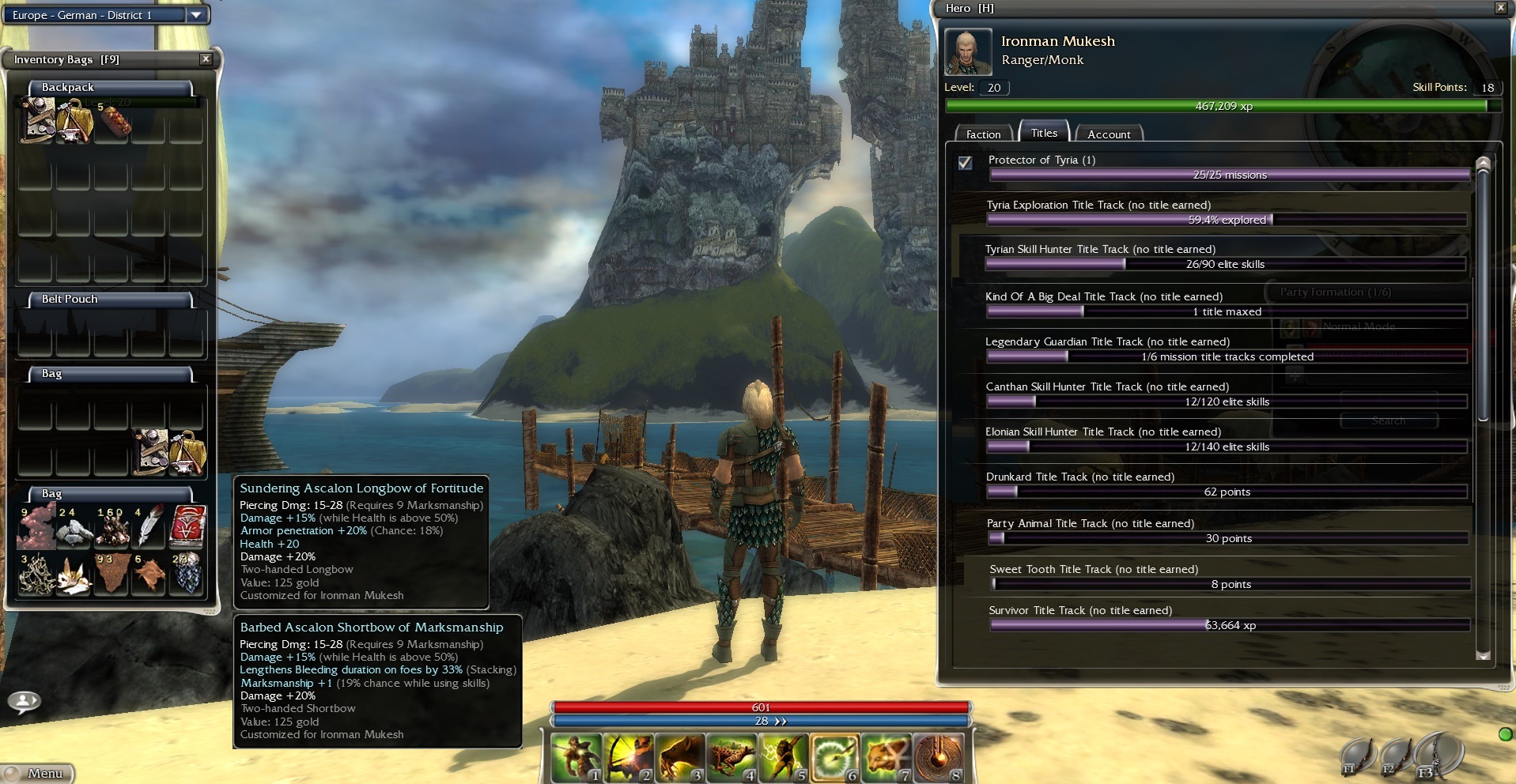Open the chat speech bubble icon

25,701
